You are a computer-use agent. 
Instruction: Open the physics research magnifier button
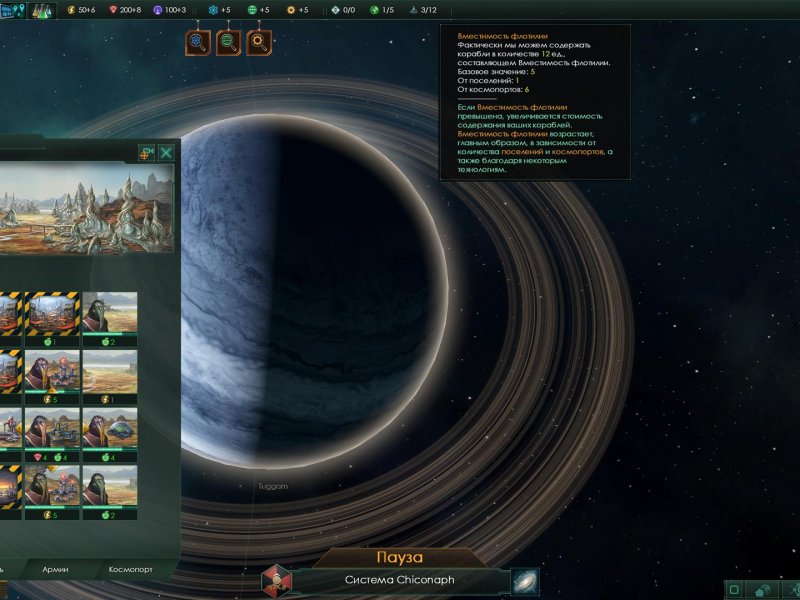197,42
